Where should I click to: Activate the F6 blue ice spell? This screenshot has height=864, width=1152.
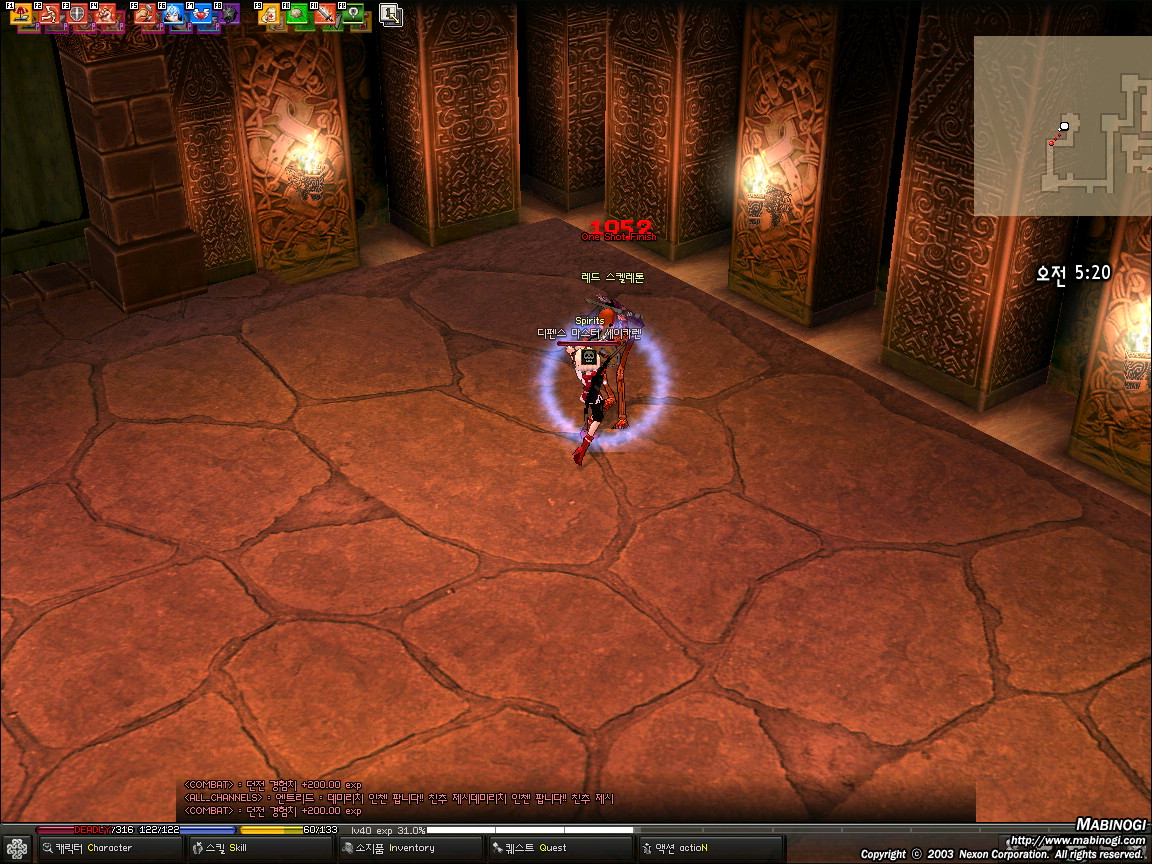(173, 15)
